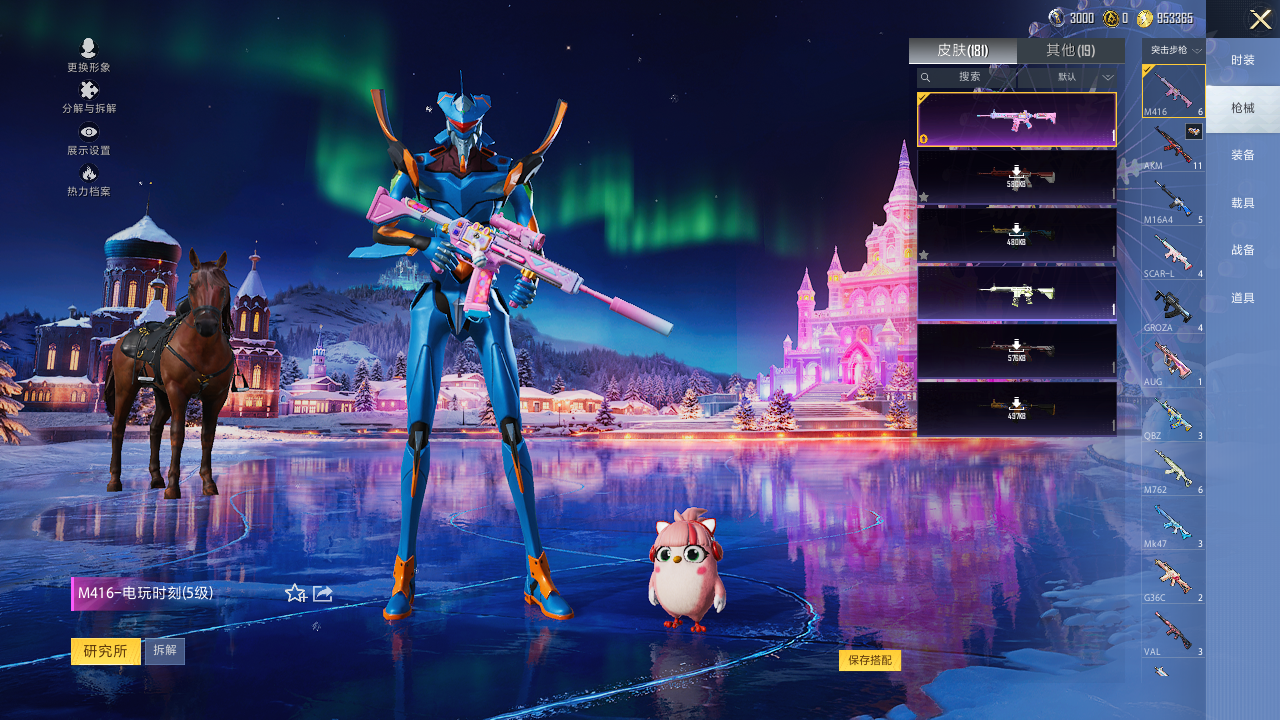Viewport: 1280px width, 720px height.
Task: Open the 突击步枪 weapon type dropdown
Action: (1174, 50)
